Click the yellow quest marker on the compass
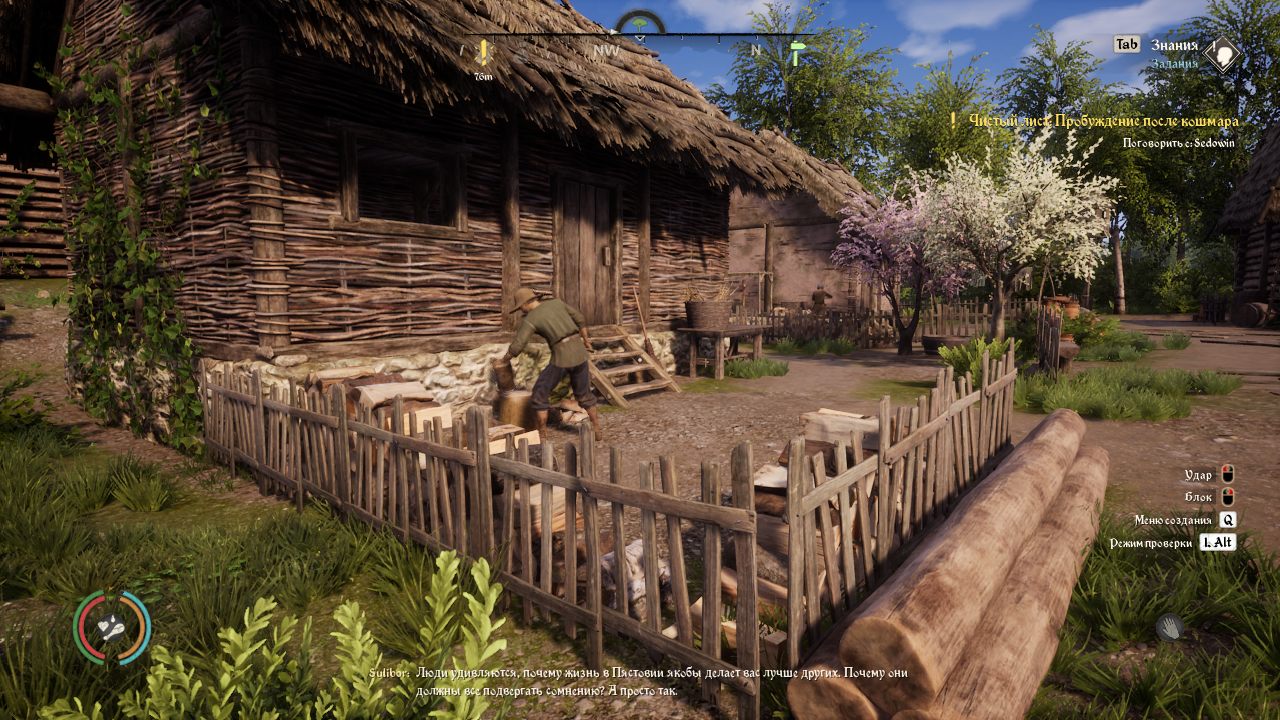Image resolution: width=1280 pixels, height=720 pixels. click(x=484, y=53)
